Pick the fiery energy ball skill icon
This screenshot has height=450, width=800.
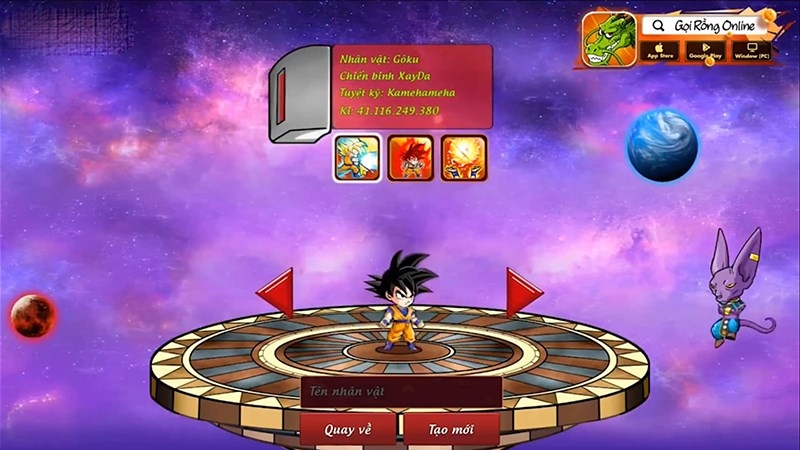[464, 158]
